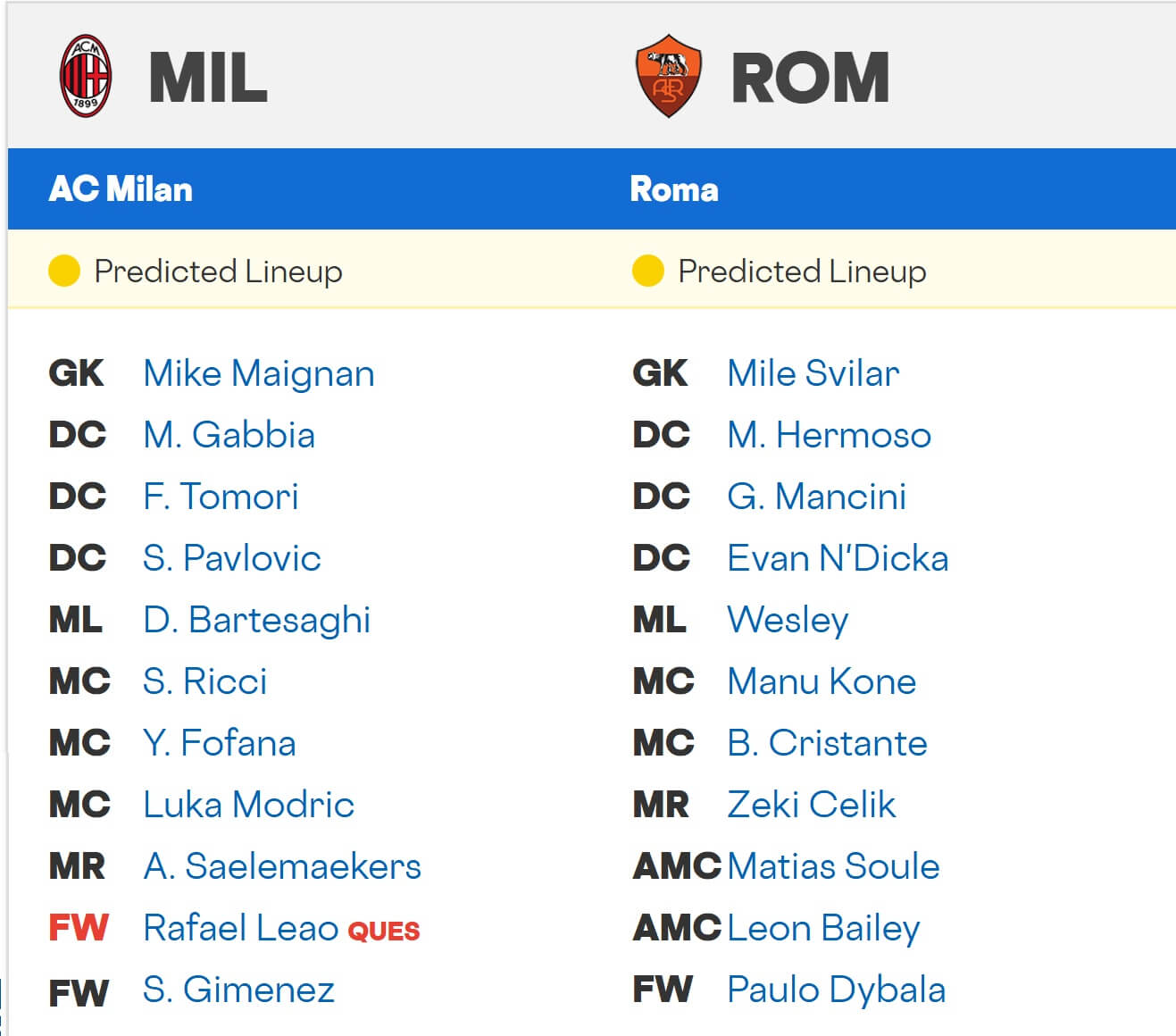Open Mike Maignan's player page

[x=259, y=374]
